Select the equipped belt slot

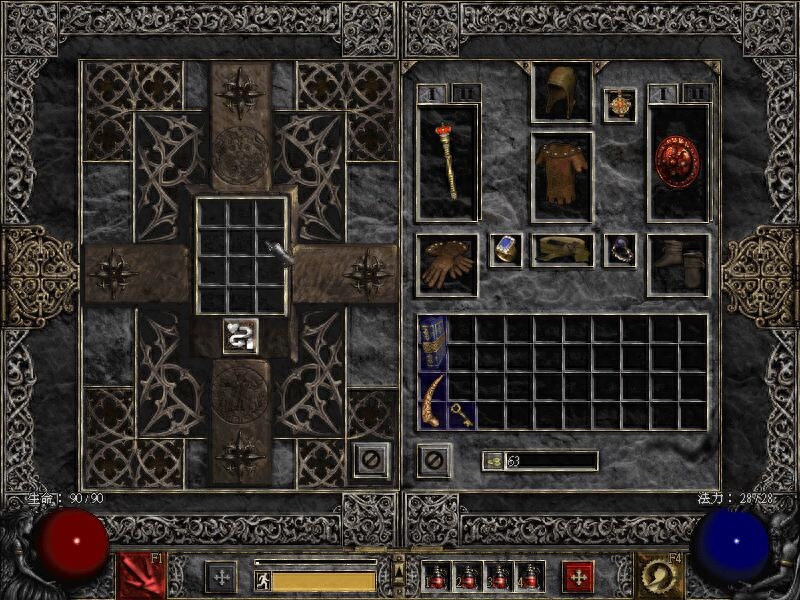(x=562, y=250)
